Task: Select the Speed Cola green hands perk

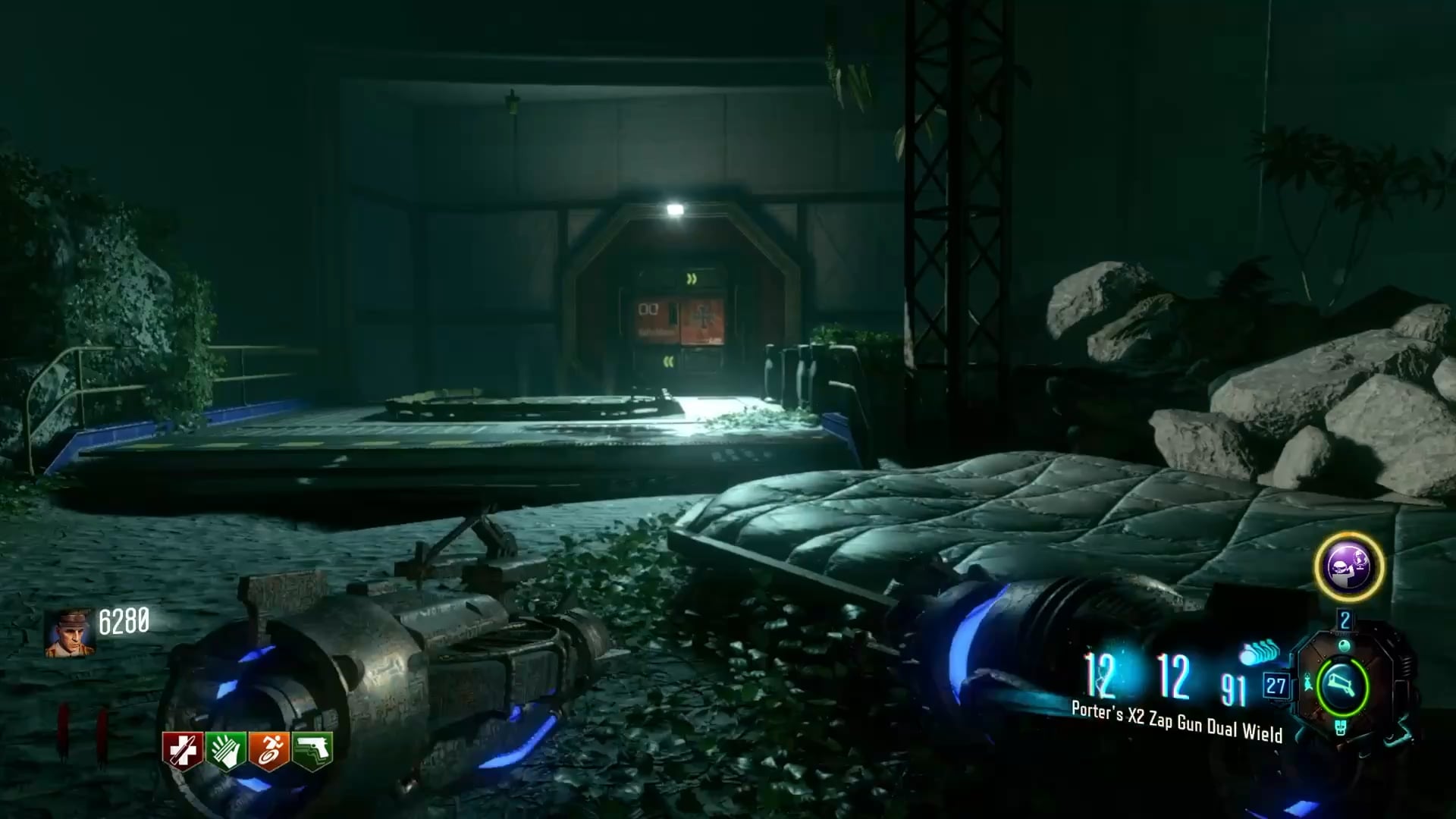Action: click(x=225, y=750)
